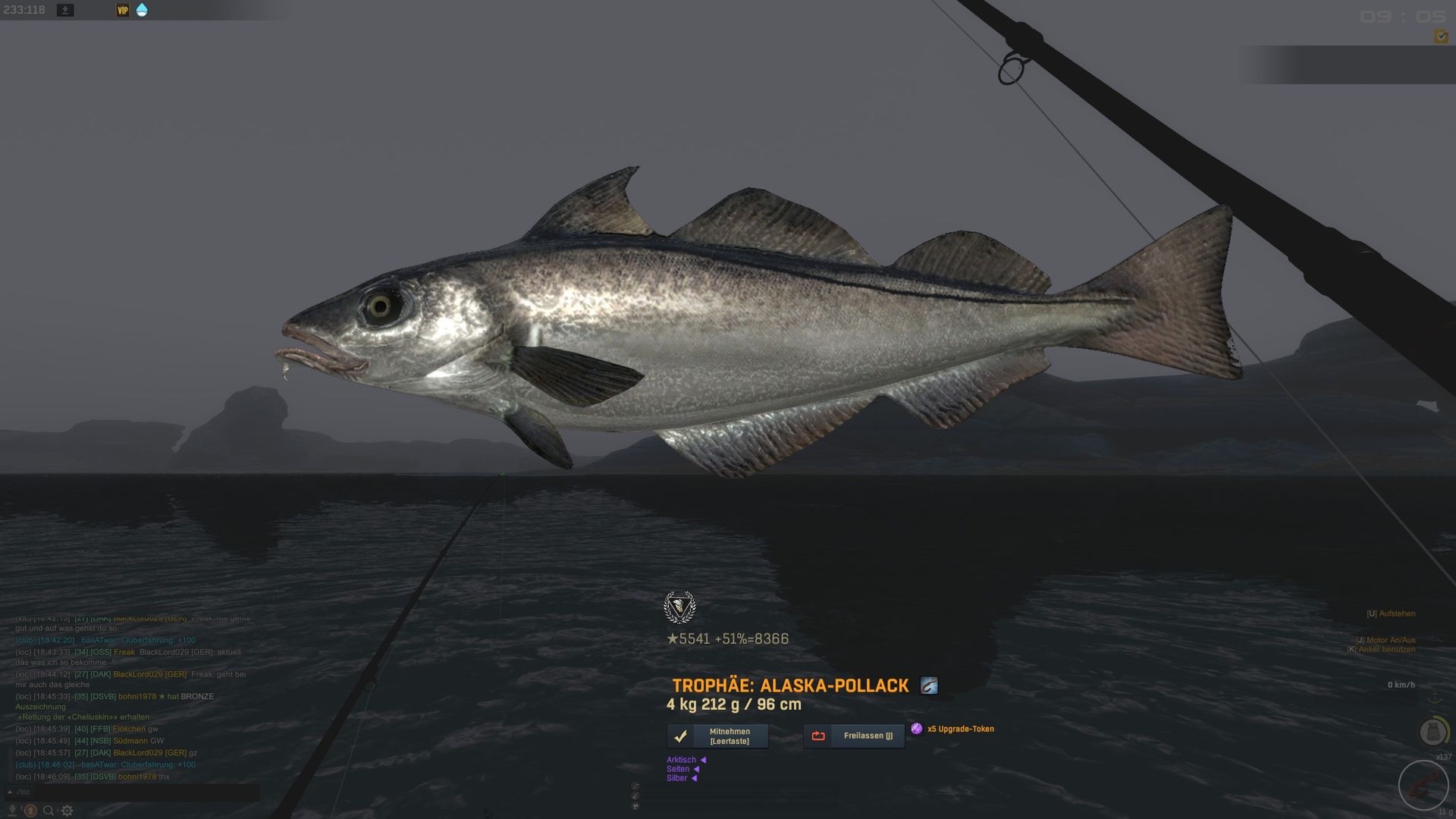Keep the fish with the Mitnehmen button

[x=717, y=736]
